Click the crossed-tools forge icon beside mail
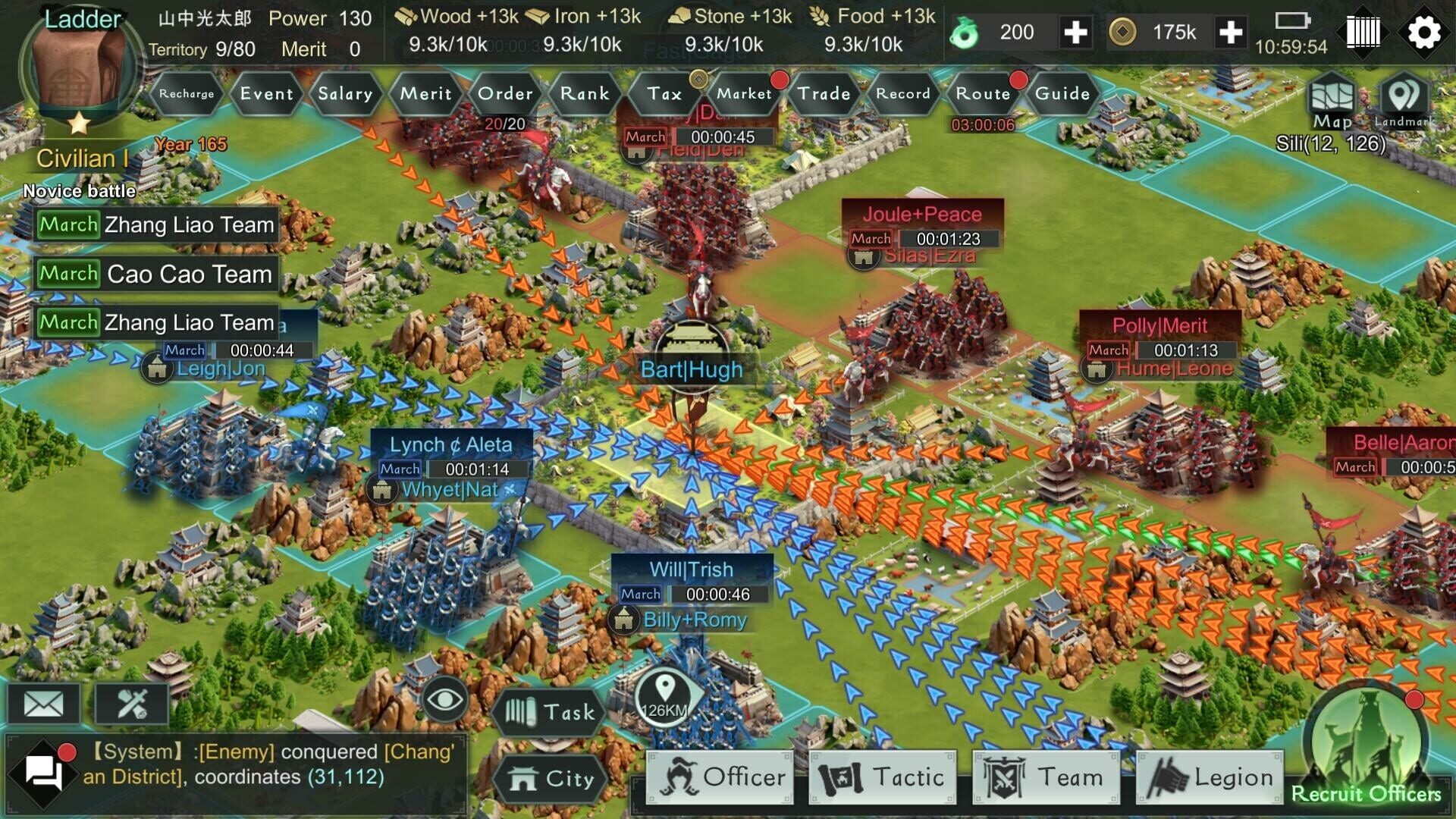This screenshot has height=819, width=1456. click(x=133, y=702)
